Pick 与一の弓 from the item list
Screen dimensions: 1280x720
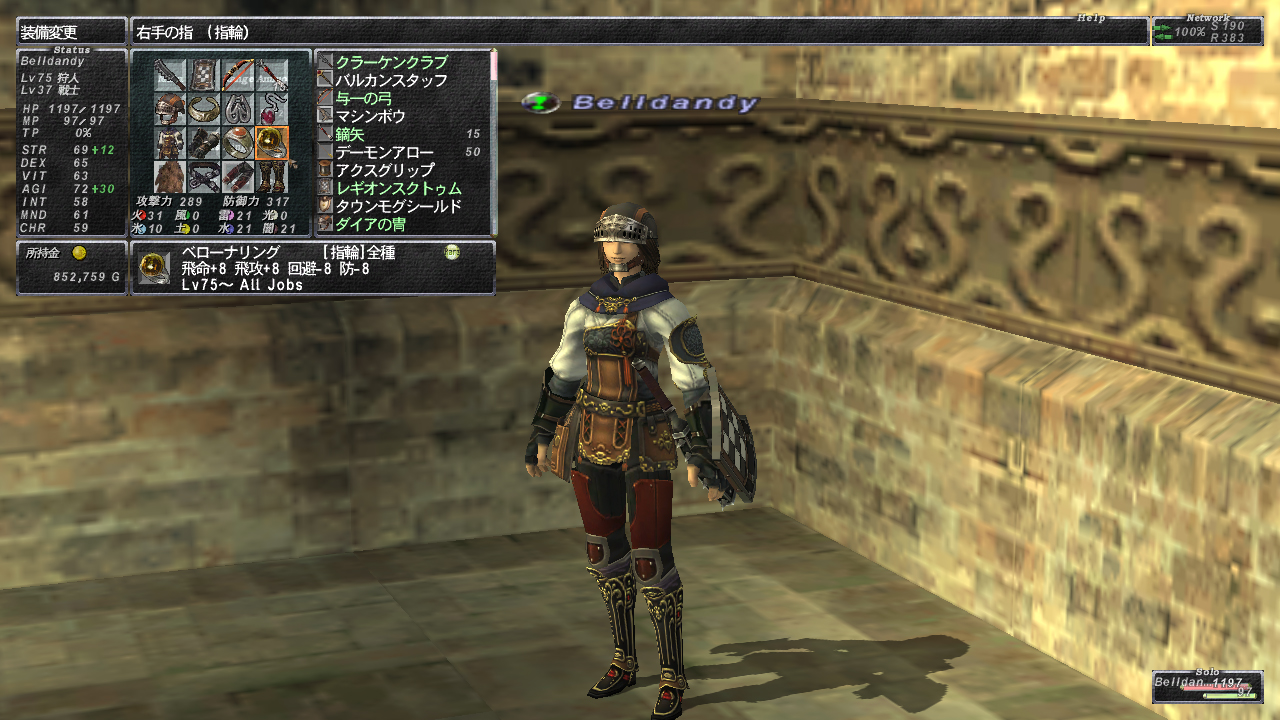[370, 98]
